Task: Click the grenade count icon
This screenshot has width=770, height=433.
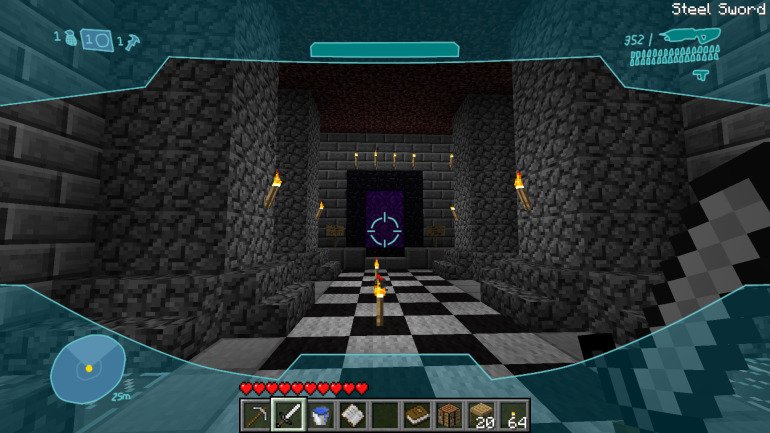Action: point(70,39)
